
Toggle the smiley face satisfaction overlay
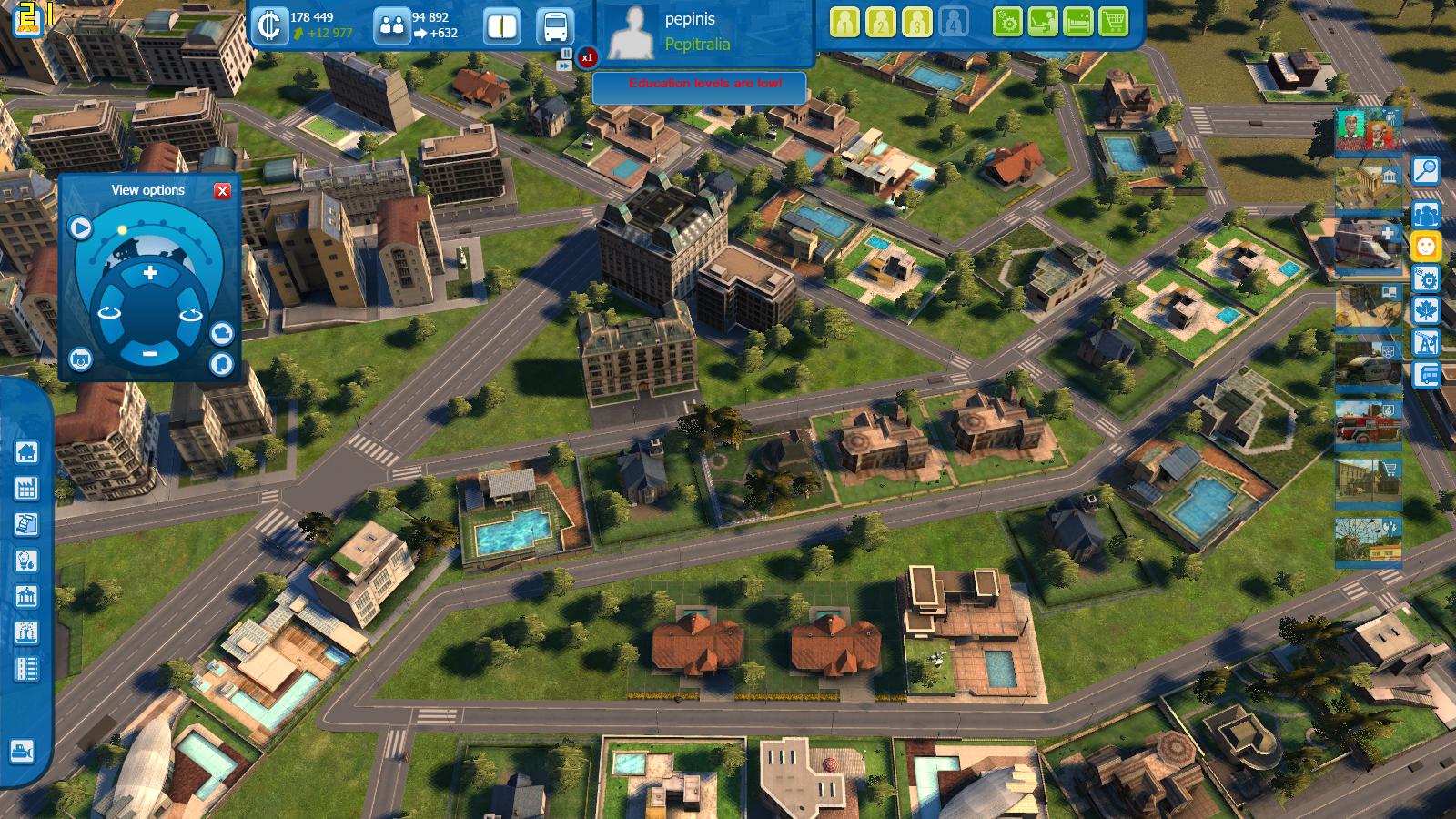[x=1426, y=246]
